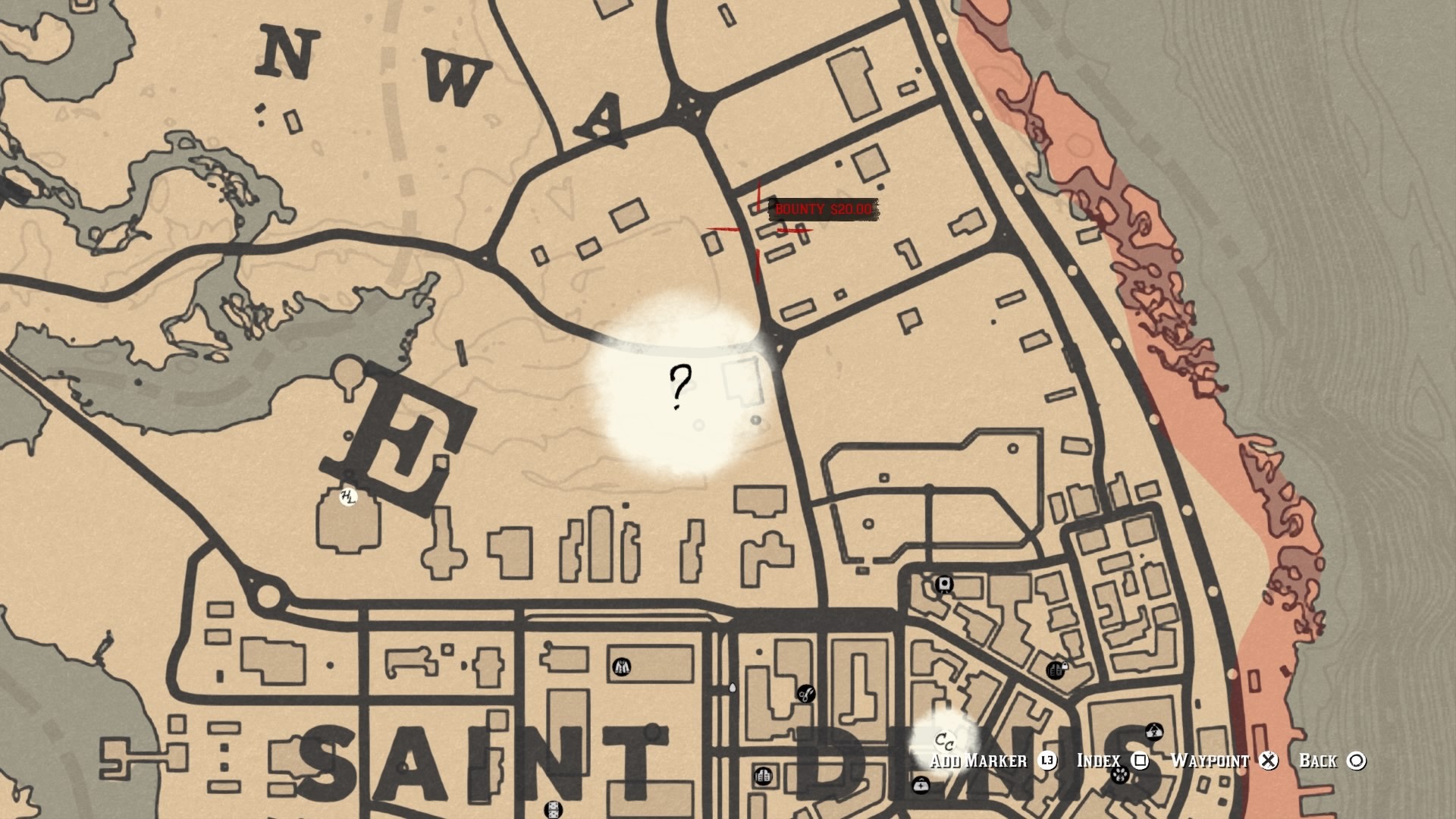Select the gunsmith pistols icon
This screenshot has width=1456, height=819.
763,775
